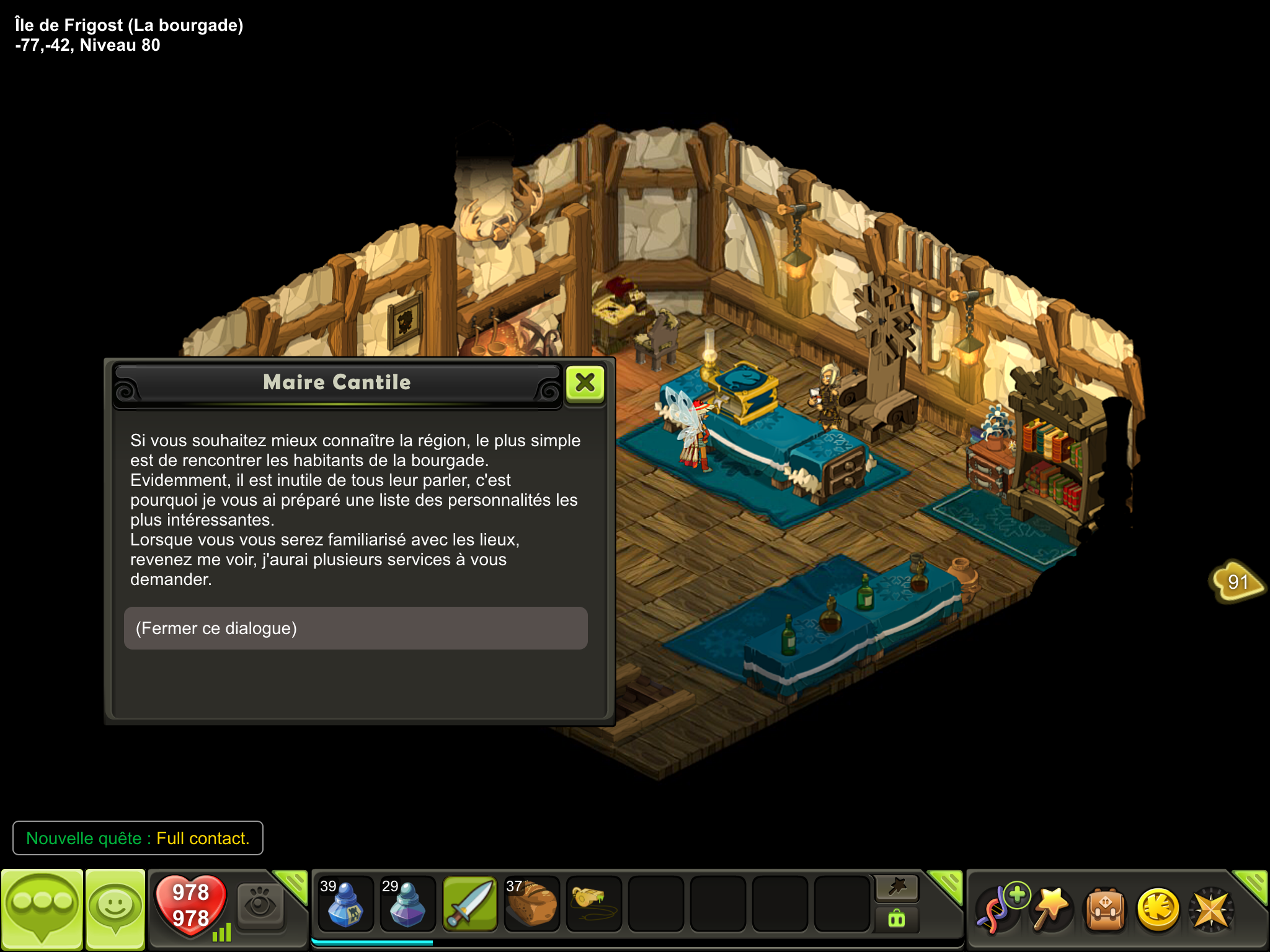Select the sword weapon slot
The image size is (1270, 952).
470,904
